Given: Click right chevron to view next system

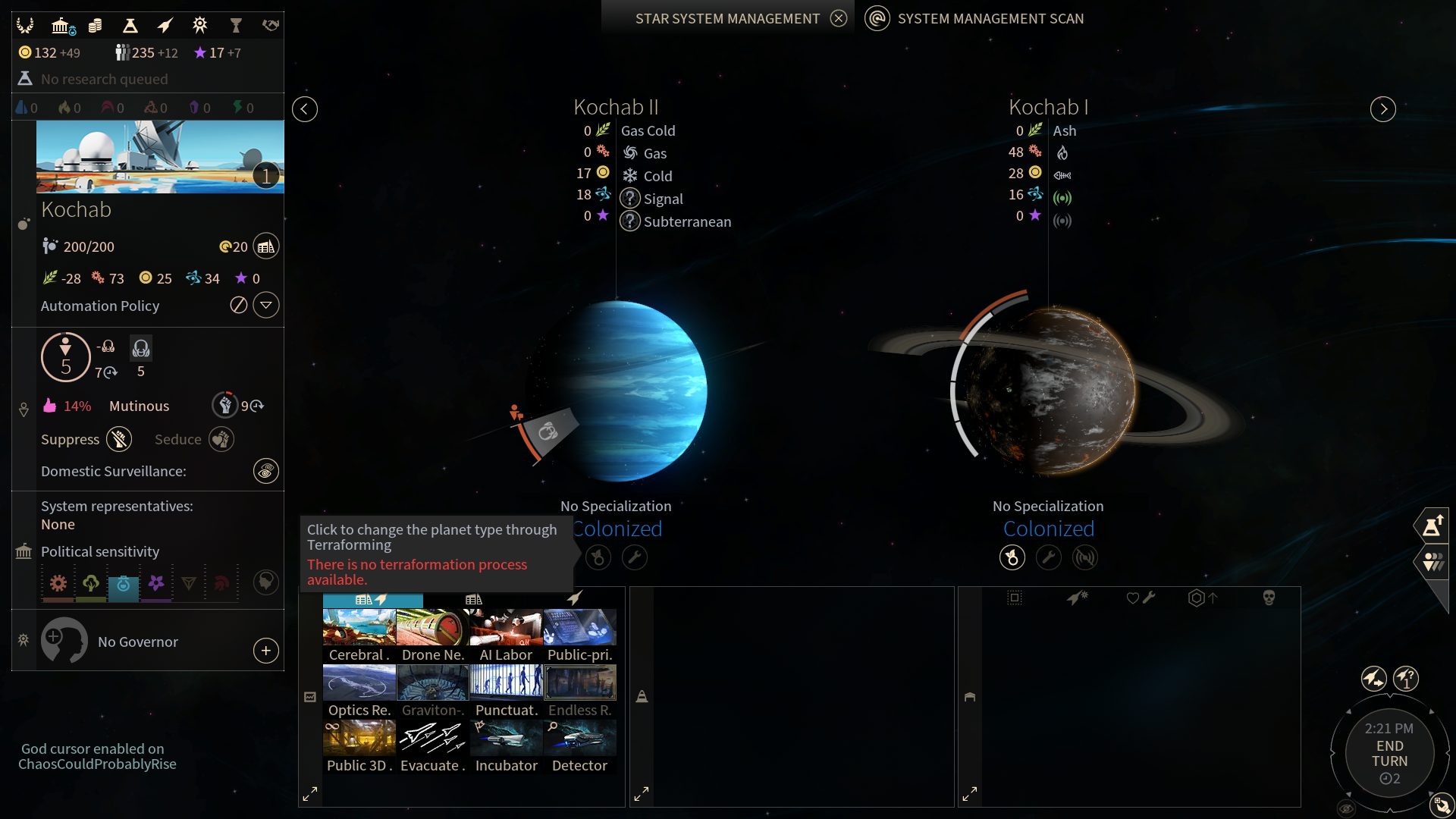Looking at the screenshot, I should (x=1382, y=109).
